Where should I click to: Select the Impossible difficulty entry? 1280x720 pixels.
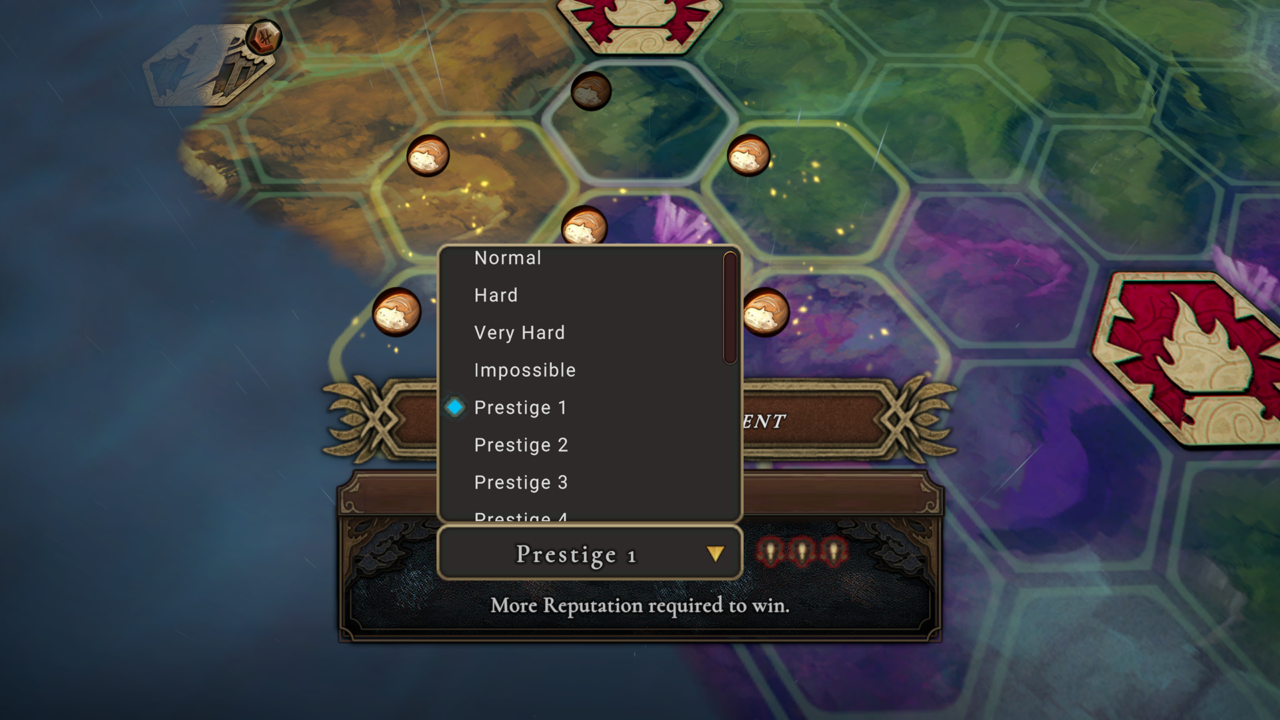(x=525, y=370)
